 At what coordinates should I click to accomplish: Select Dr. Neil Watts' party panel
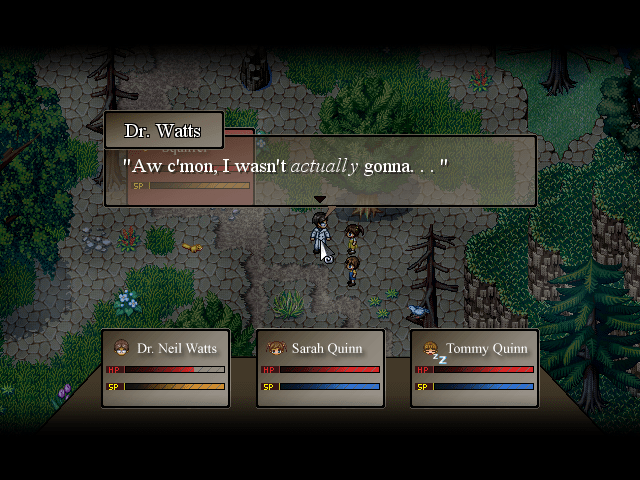click(165, 368)
